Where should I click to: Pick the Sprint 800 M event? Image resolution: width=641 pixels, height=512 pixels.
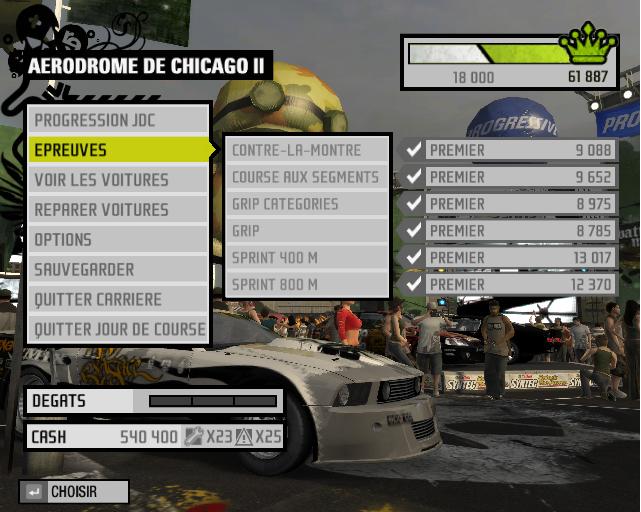click(306, 284)
